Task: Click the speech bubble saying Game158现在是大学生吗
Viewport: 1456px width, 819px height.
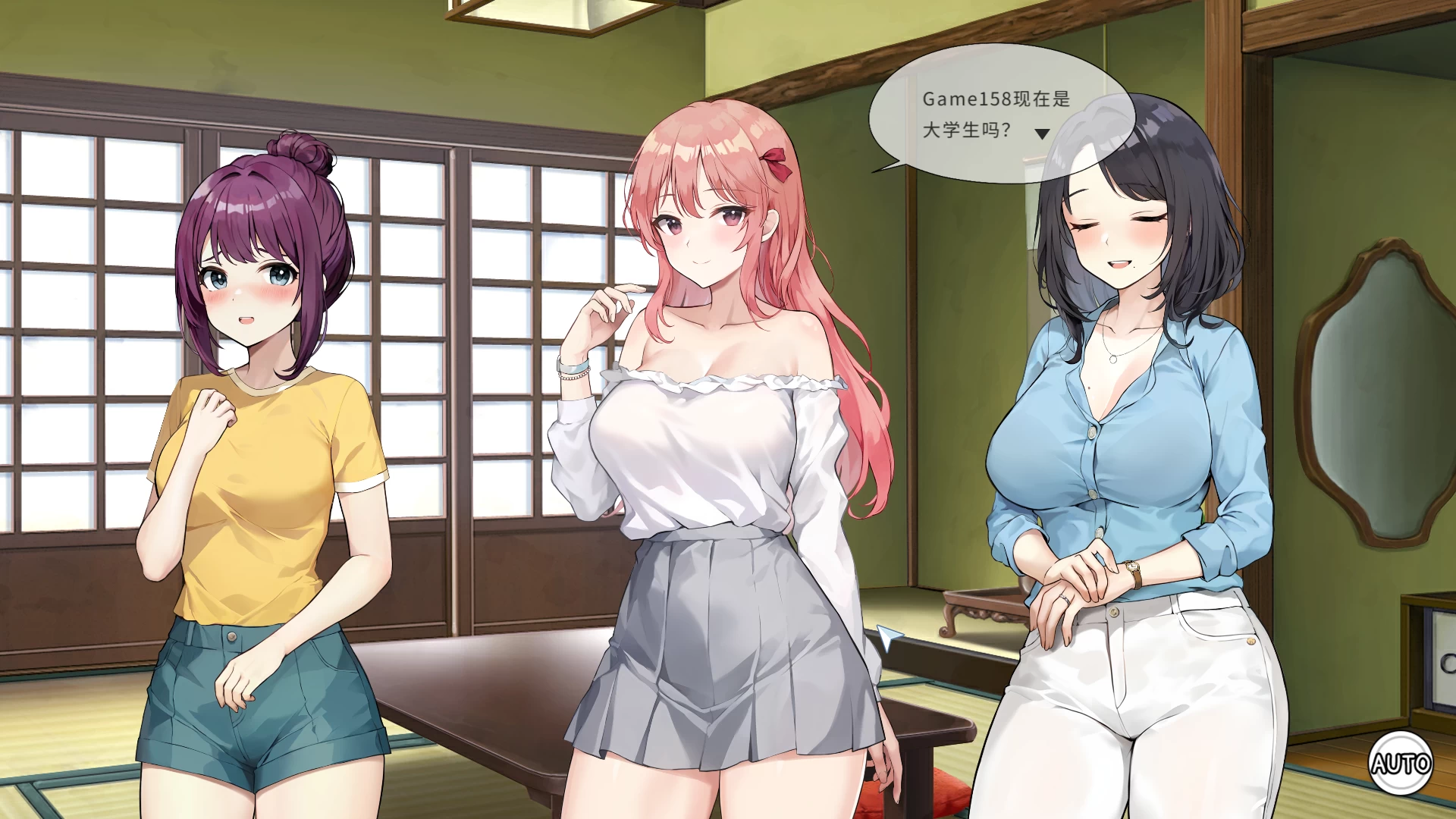Action: [x=978, y=110]
